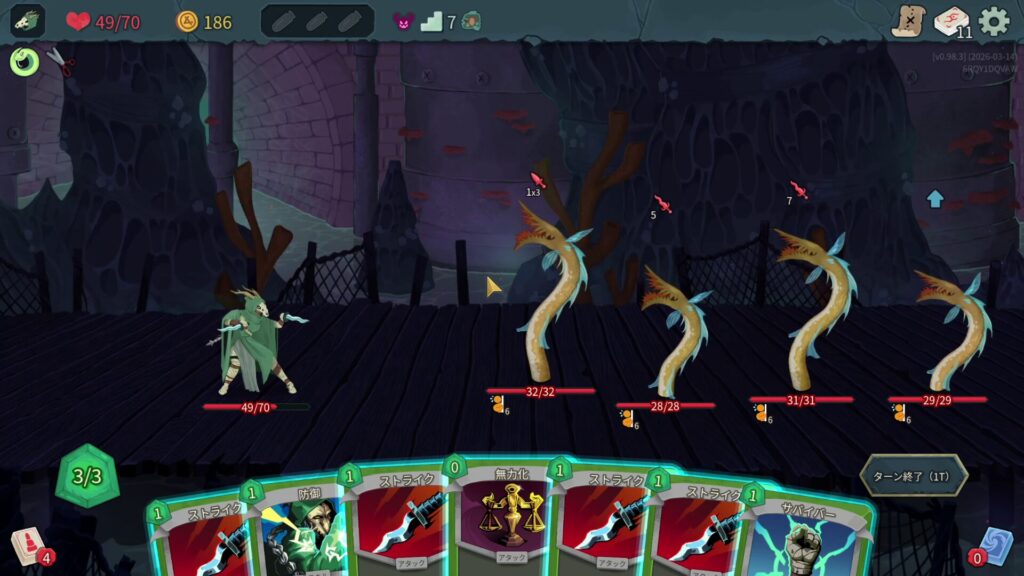
Task: Inspect the red scissors relic
Action: coord(61,63)
